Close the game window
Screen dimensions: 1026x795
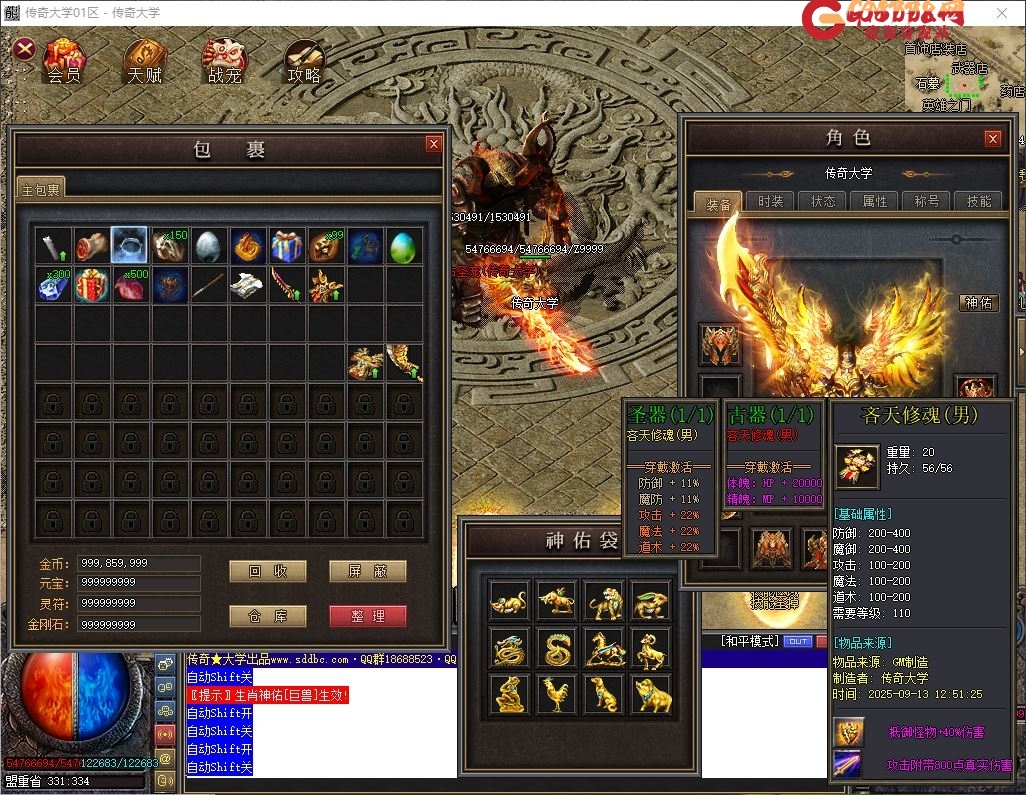[x=1002, y=13]
